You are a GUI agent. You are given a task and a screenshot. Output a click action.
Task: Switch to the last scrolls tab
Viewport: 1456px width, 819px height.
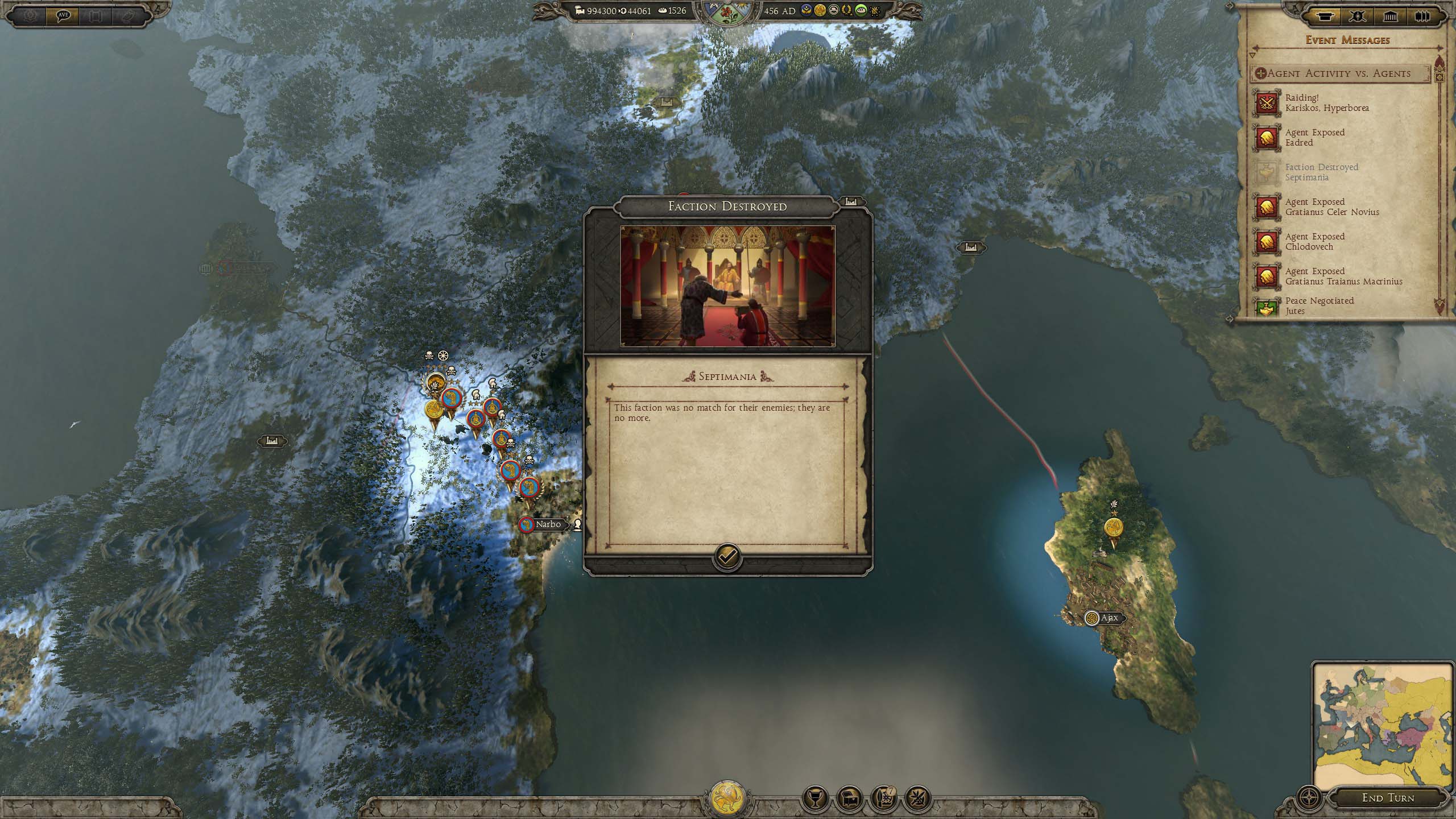[1422, 16]
